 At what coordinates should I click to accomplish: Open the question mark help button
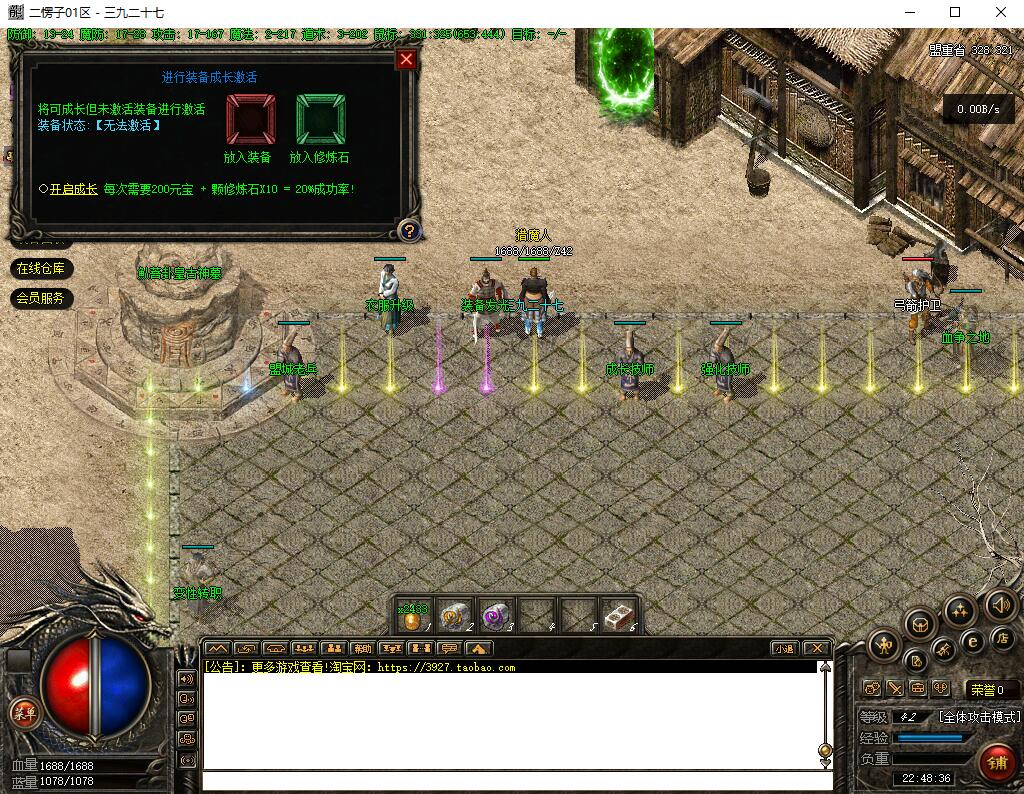408,231
